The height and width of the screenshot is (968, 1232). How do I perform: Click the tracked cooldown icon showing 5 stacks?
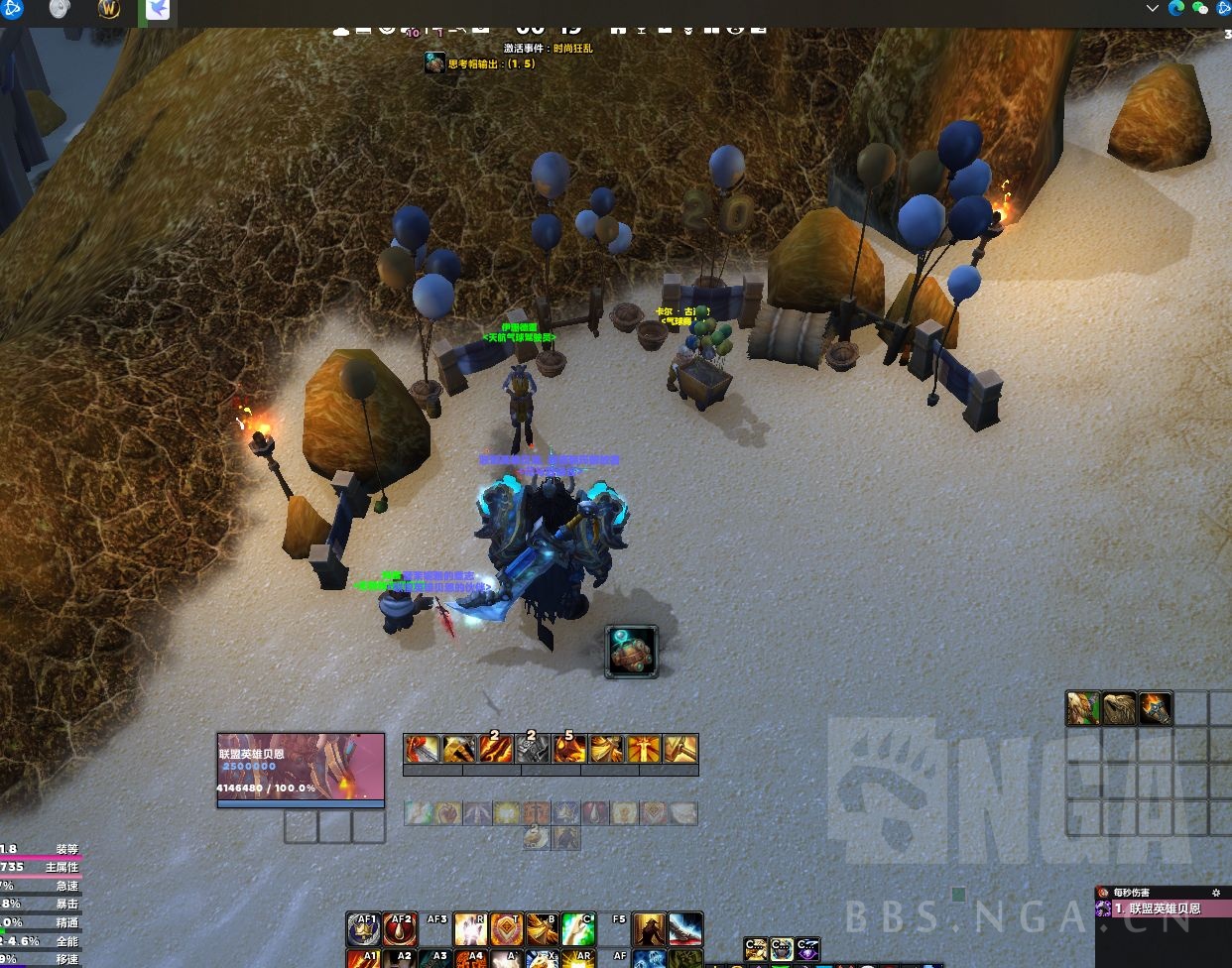[x=569, y=748]
